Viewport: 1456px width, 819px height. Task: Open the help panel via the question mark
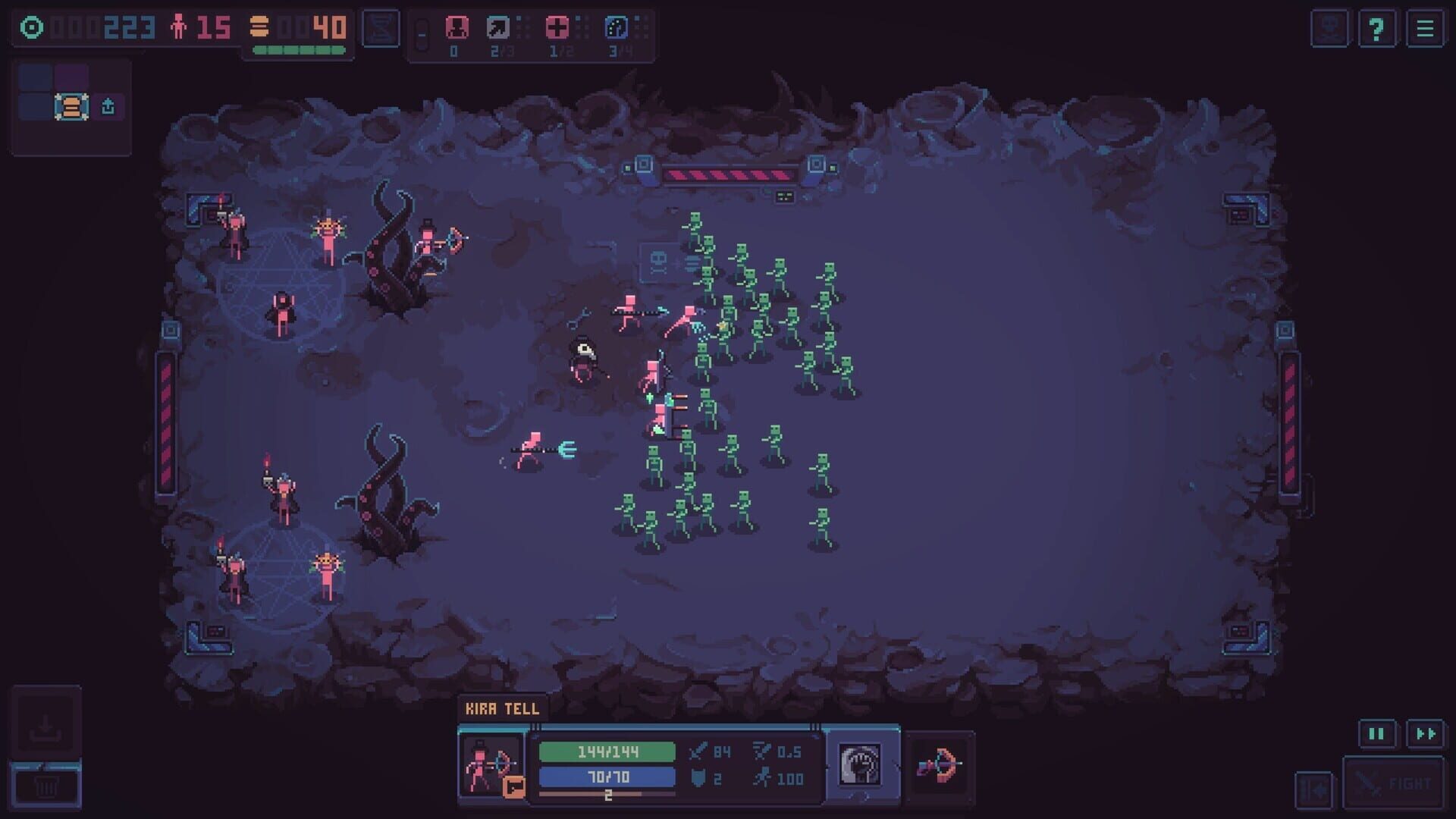click(x=1378, y=30)
